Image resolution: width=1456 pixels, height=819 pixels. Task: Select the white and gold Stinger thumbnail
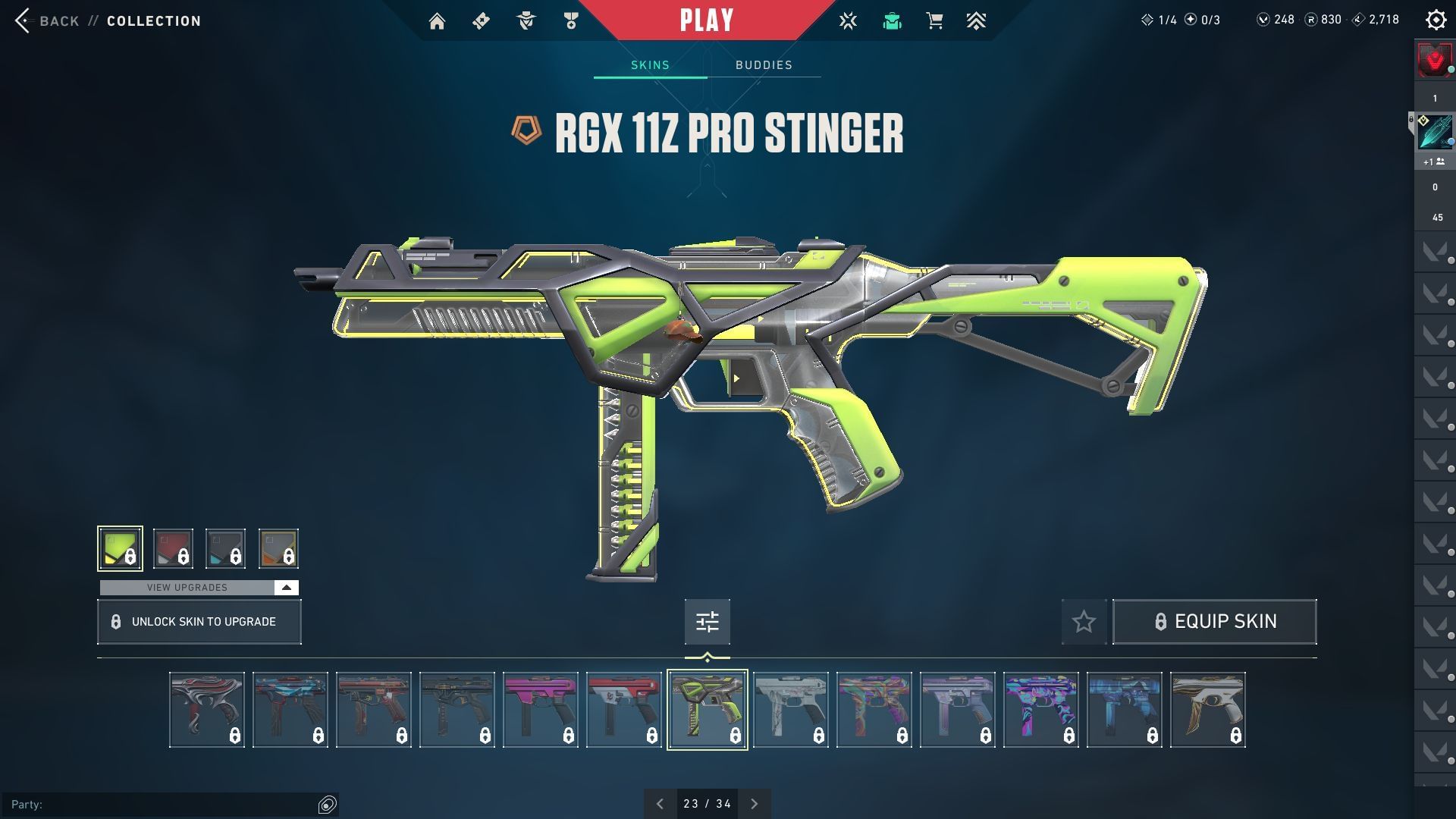coord(1207,710)
